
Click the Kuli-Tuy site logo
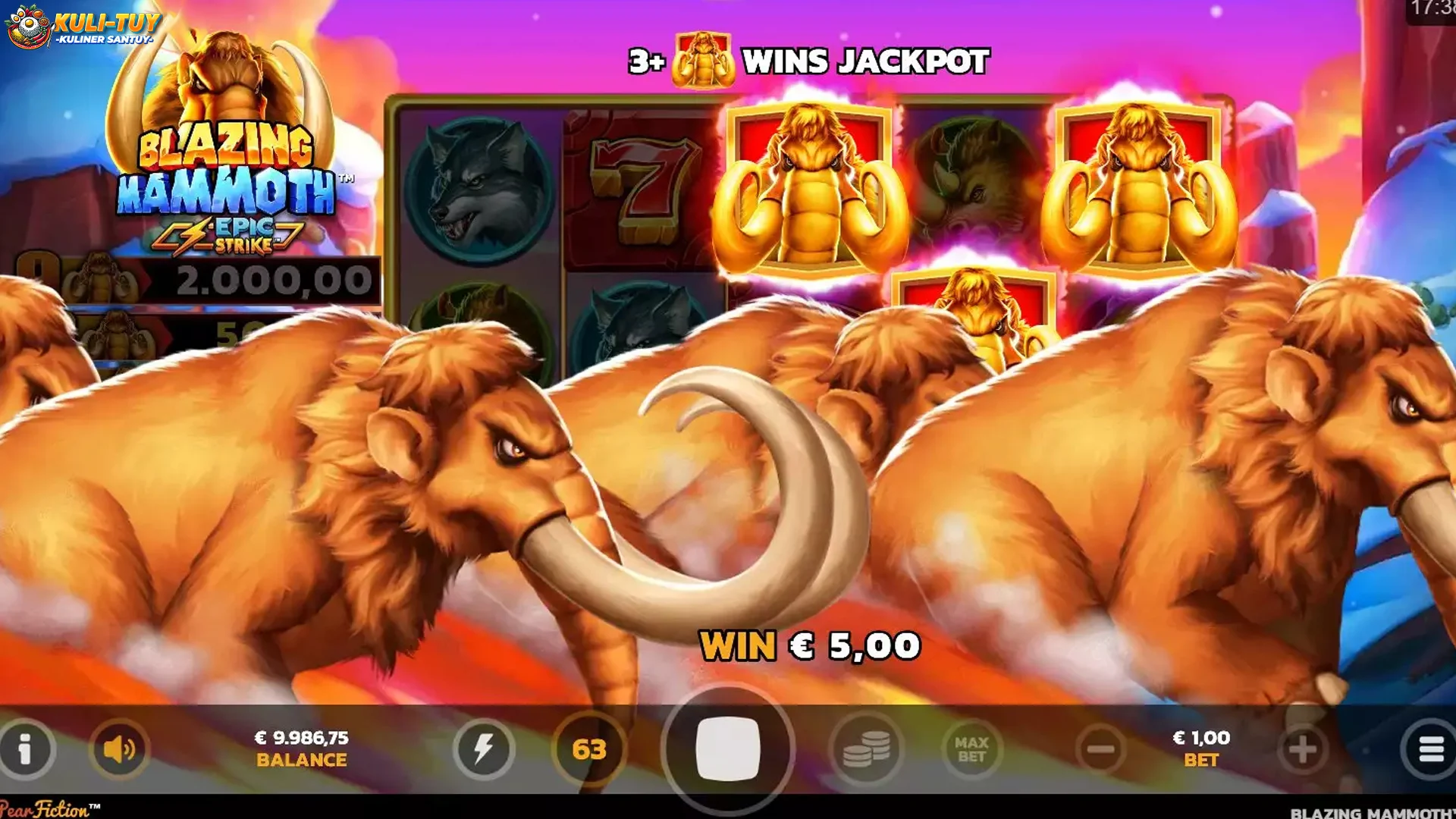[83, 25]
